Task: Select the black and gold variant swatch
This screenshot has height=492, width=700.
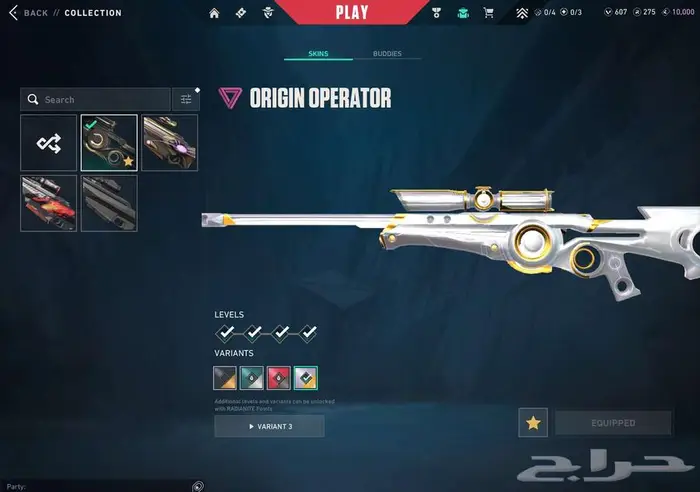Action: click(226, 378)
